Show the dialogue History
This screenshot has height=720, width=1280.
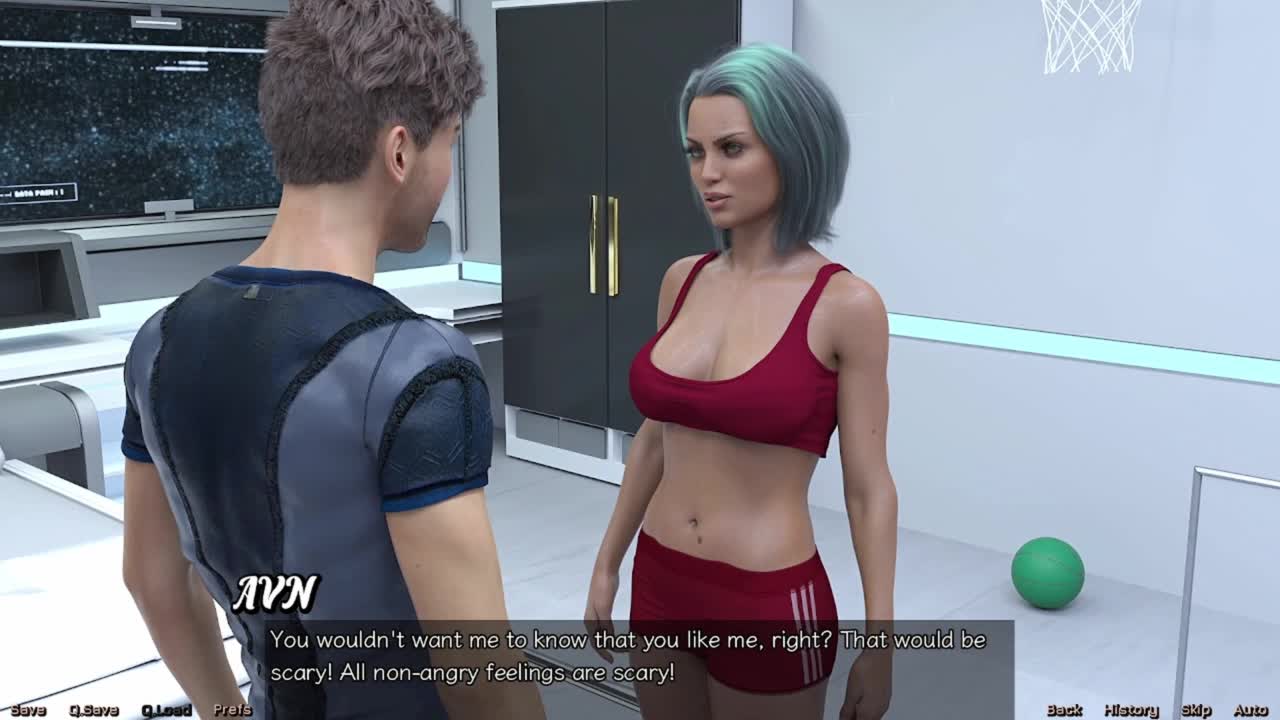pyautogui.click(x=1131, y=710)
